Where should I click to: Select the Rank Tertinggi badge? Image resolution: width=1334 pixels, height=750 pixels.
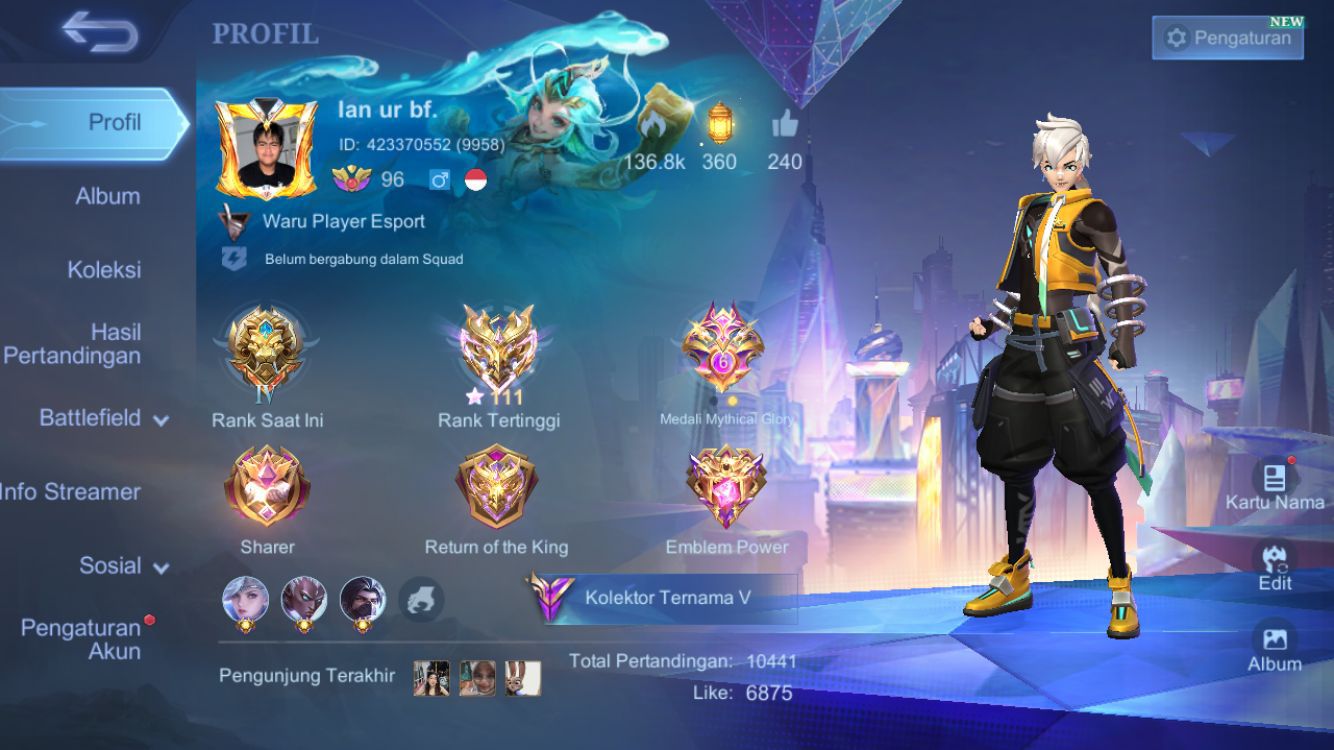(x=498, y=350)
